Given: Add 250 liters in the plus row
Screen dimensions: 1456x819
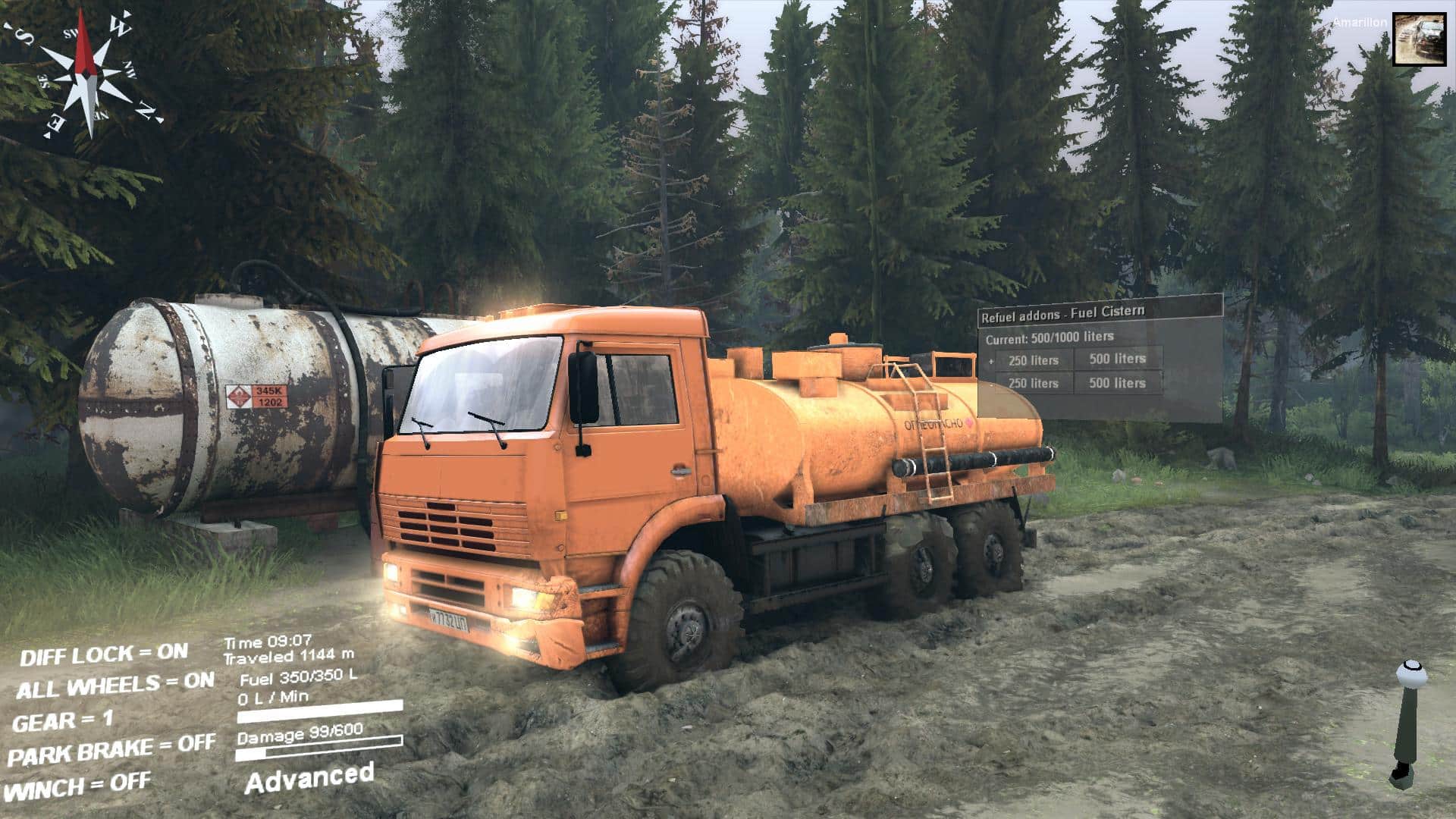Looking at the screenshot, I should 1033,360.
